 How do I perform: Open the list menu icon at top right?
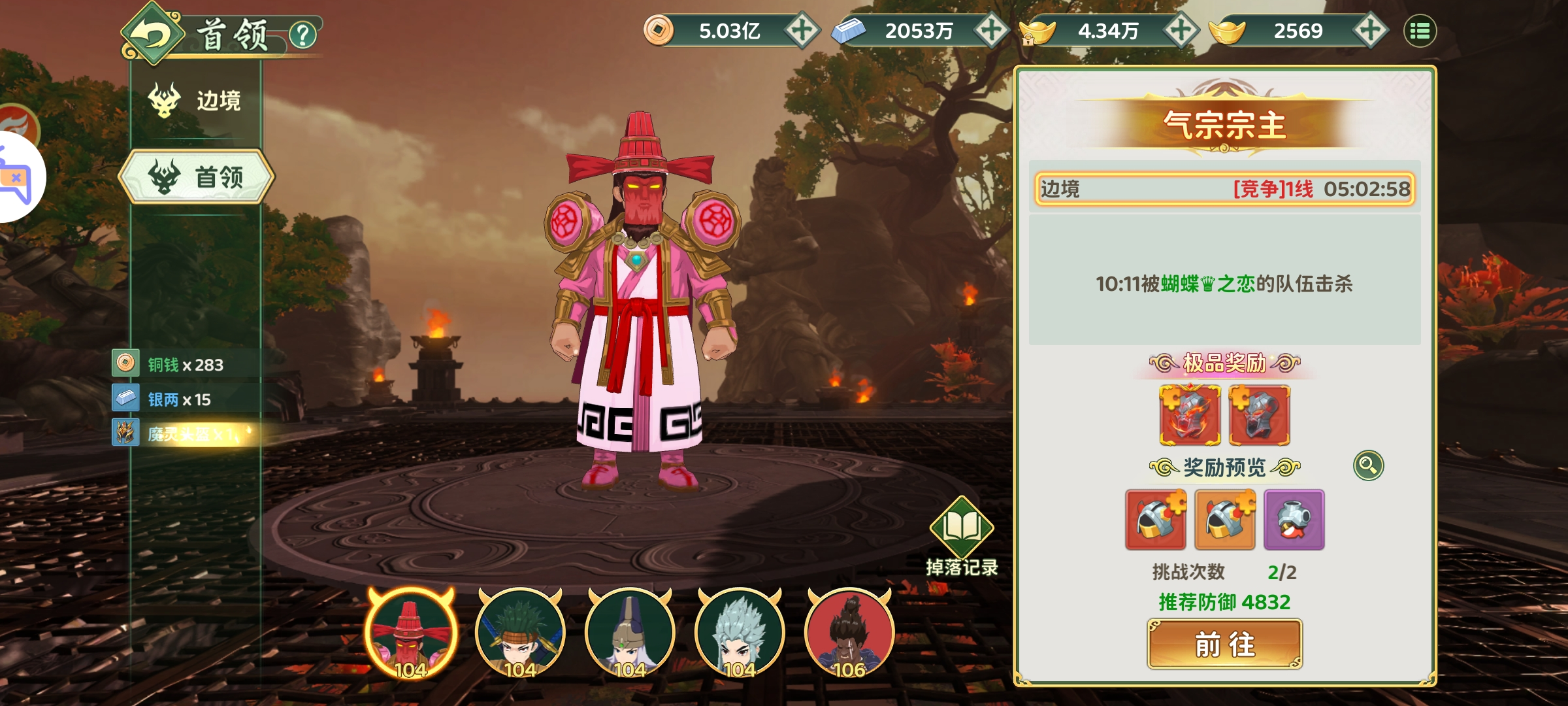point(1420,31)
